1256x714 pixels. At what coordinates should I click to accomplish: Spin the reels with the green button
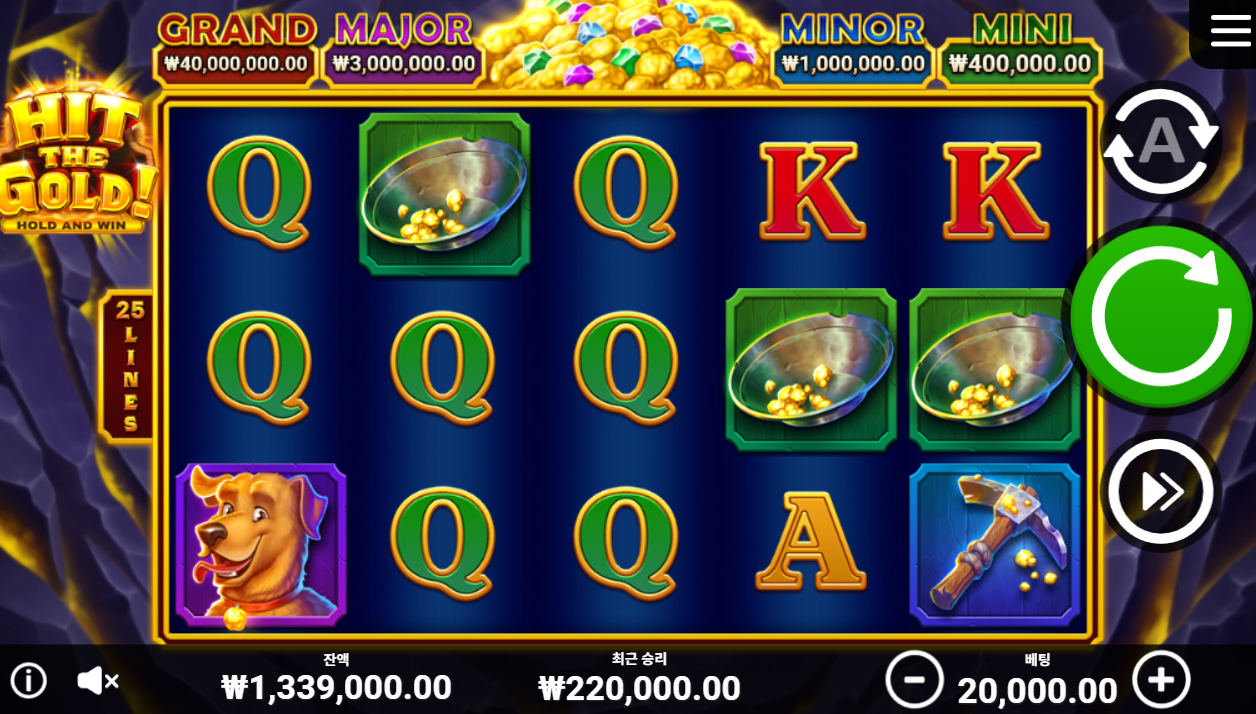[x=1161, y=316]
